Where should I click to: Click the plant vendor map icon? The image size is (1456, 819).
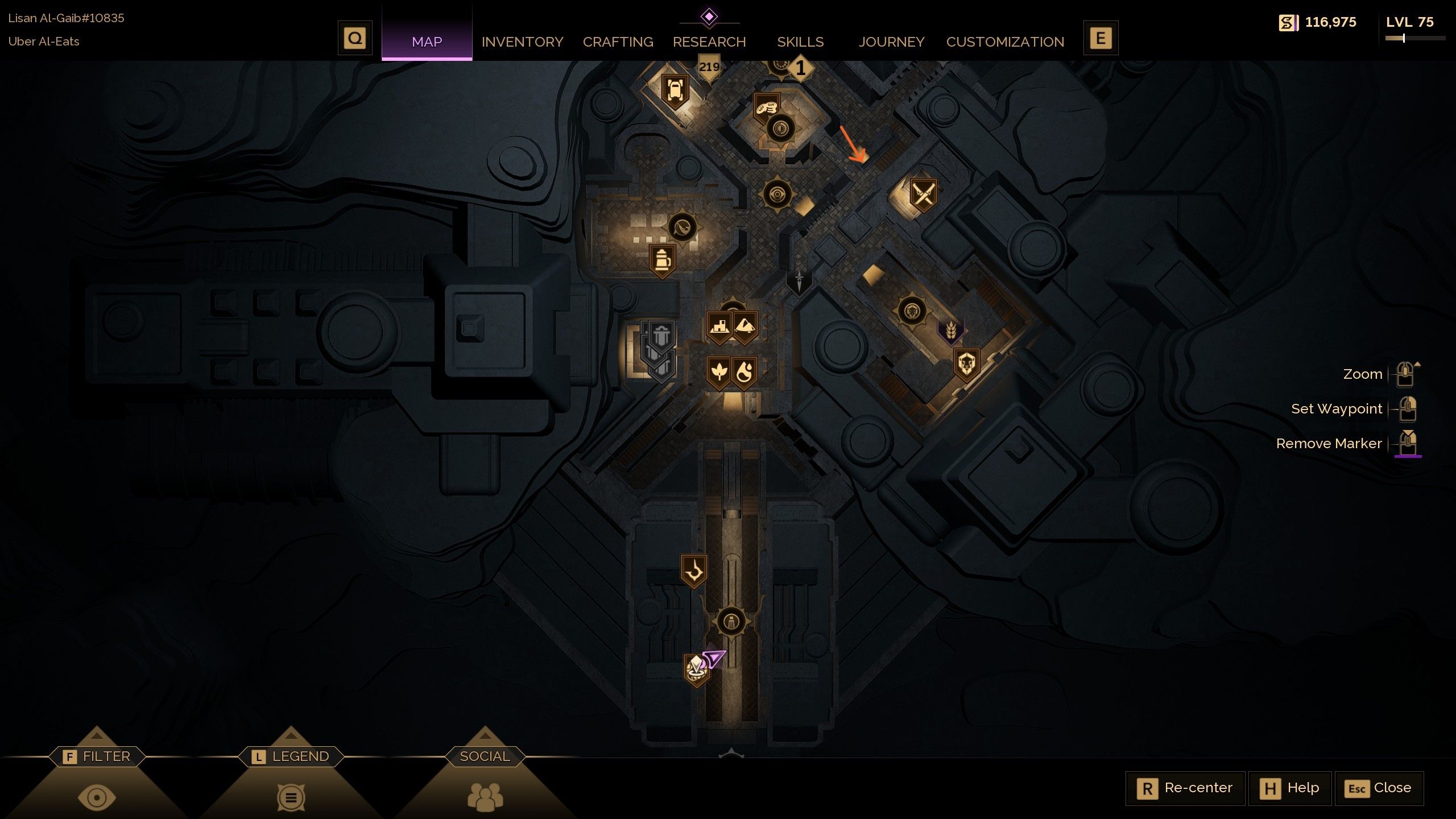click(x=719, y=370)
